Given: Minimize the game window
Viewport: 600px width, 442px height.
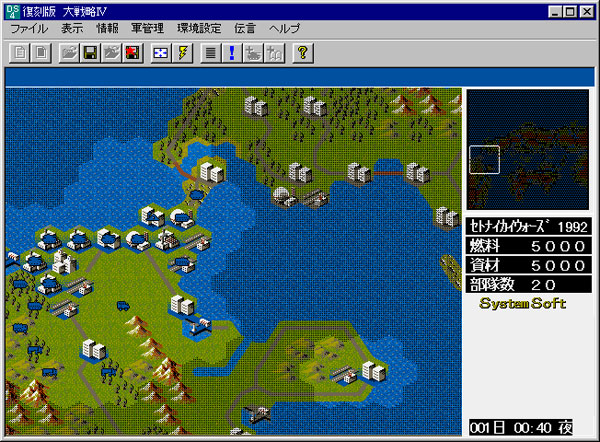Looking at the screenshot, I should click(x=553, y=11).
